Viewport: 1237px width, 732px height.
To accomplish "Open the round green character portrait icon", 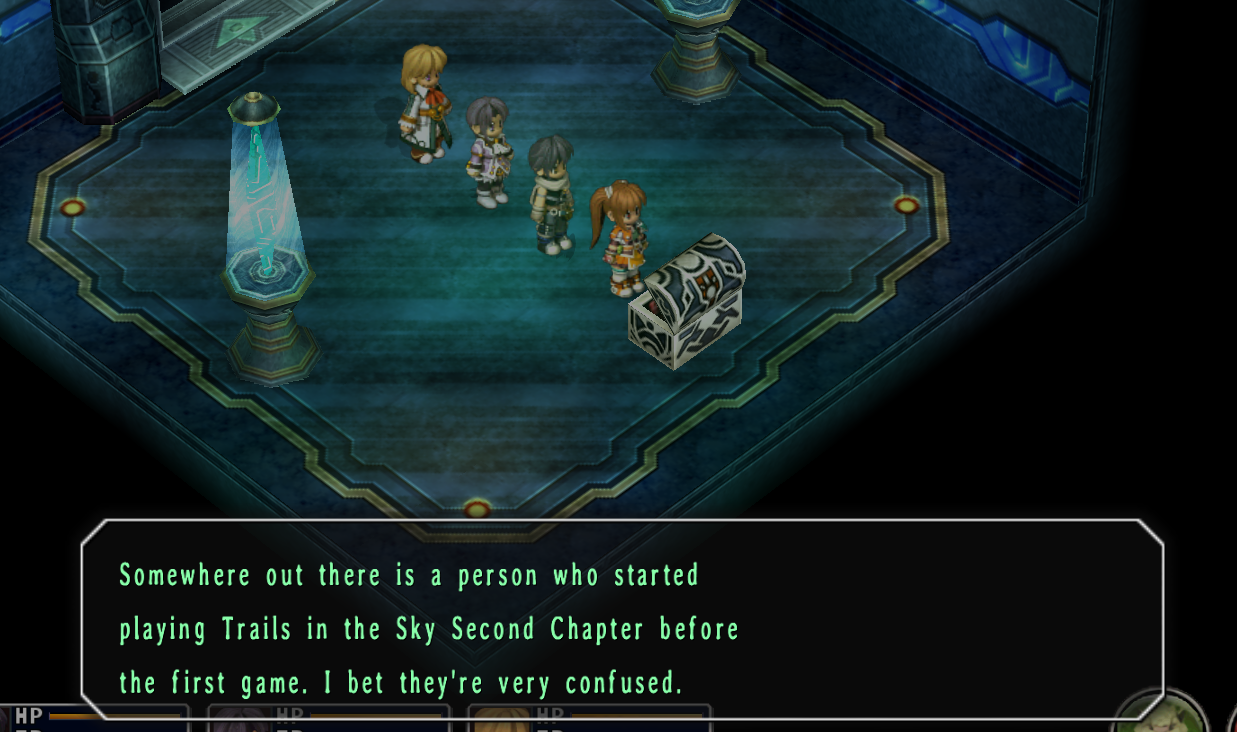I will click(x=1160, y=714).
